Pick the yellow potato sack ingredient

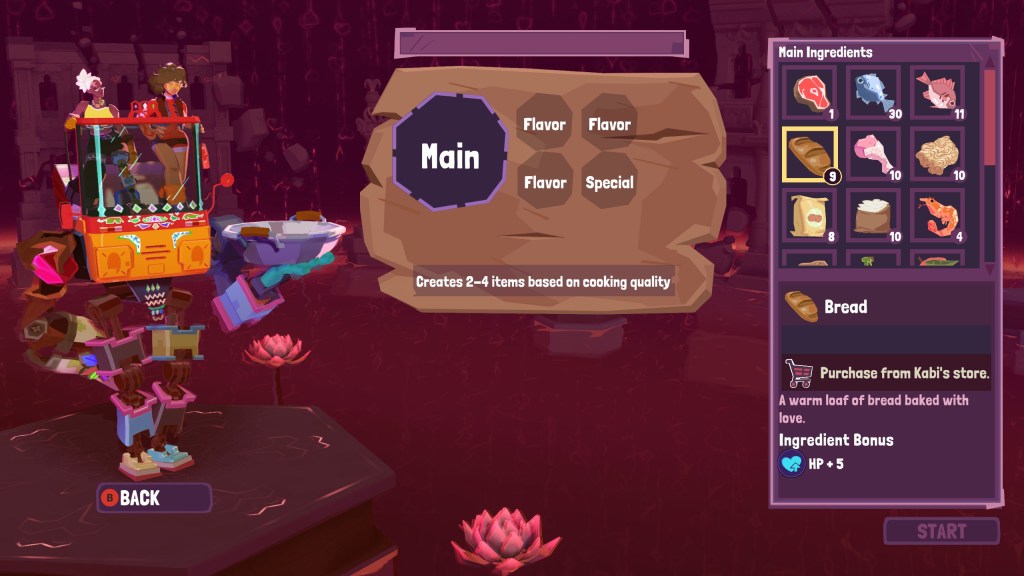click(x=809, y=215)
